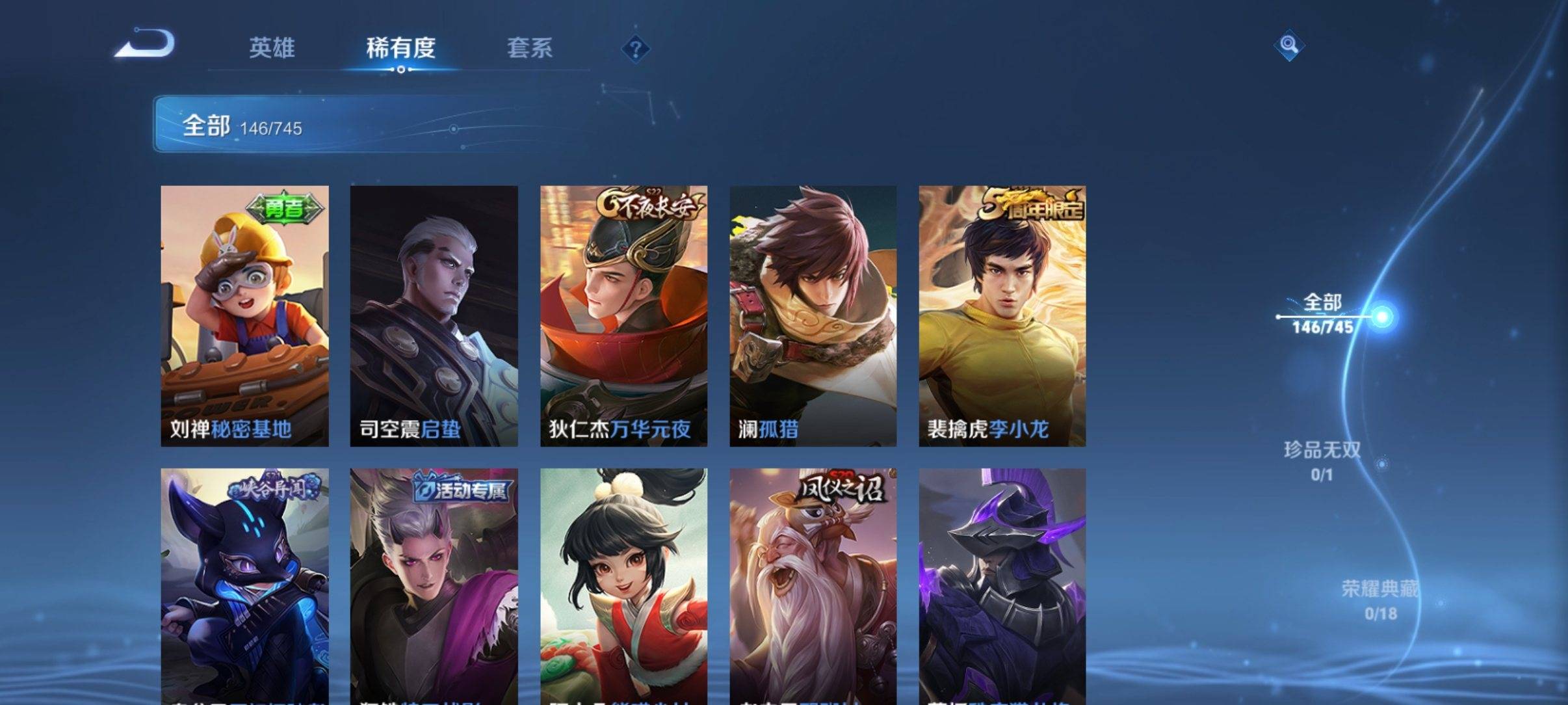Choose the purple armored knight card
Viewport: 1568px width, 705px height.
tap(1002, 585)
